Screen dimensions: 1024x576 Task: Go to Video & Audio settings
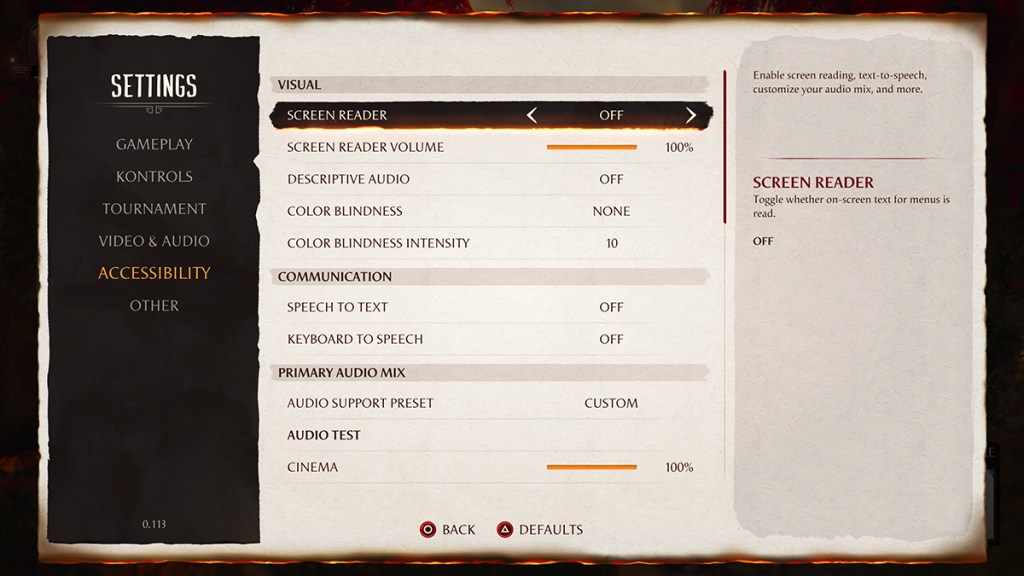154,241
